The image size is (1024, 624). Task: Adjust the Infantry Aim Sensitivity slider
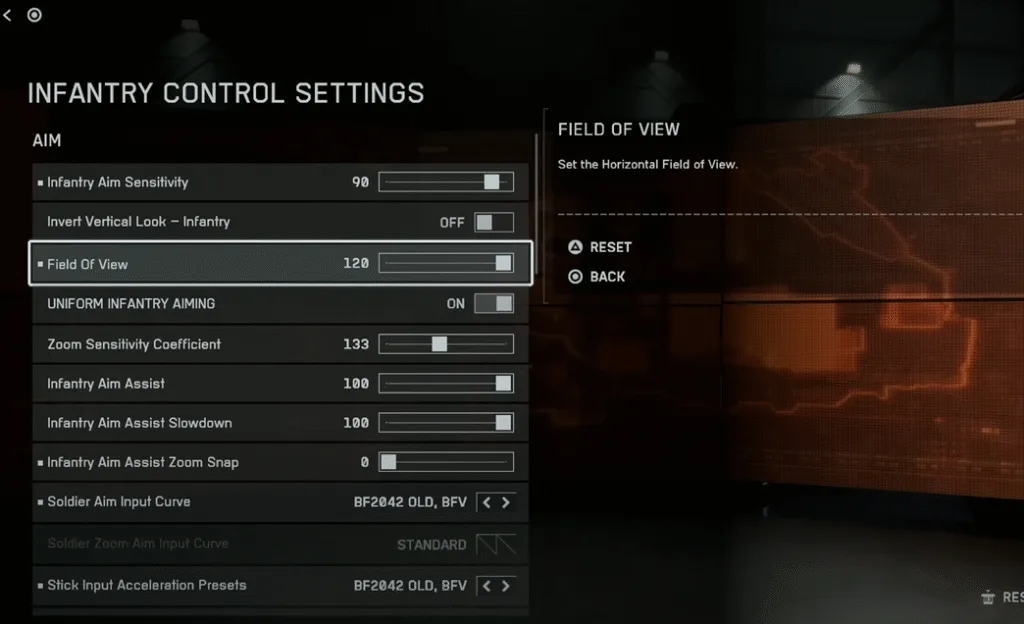pos(446,182)
